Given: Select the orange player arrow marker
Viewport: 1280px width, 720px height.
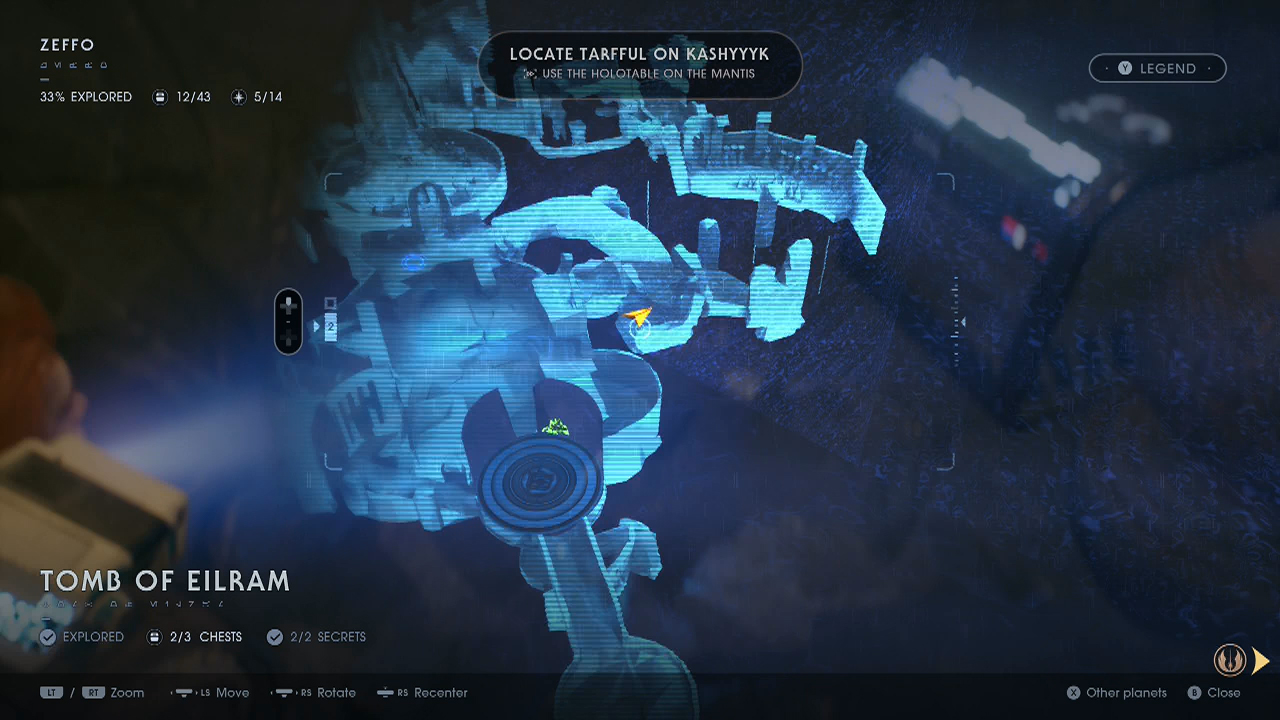Looking at the screenshot, I should 637,318.
